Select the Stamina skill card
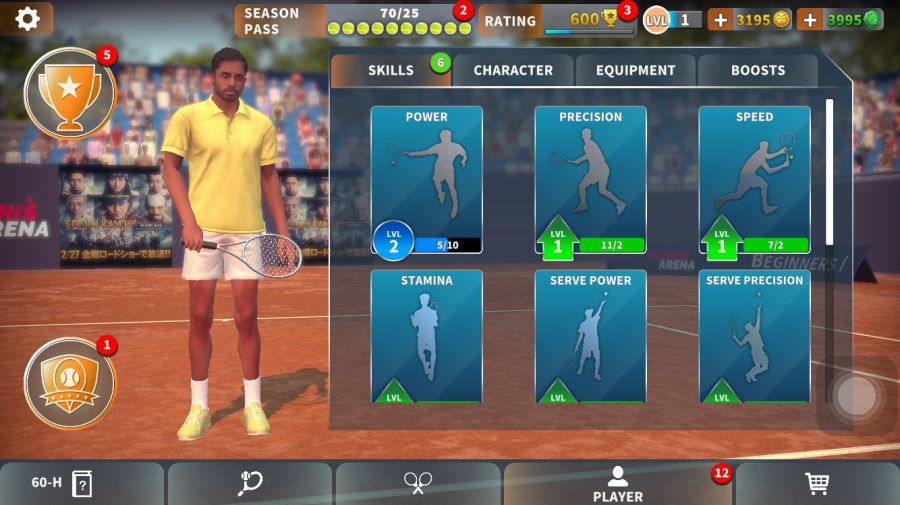This screenshot has width=900, height=505. [426, 336]
